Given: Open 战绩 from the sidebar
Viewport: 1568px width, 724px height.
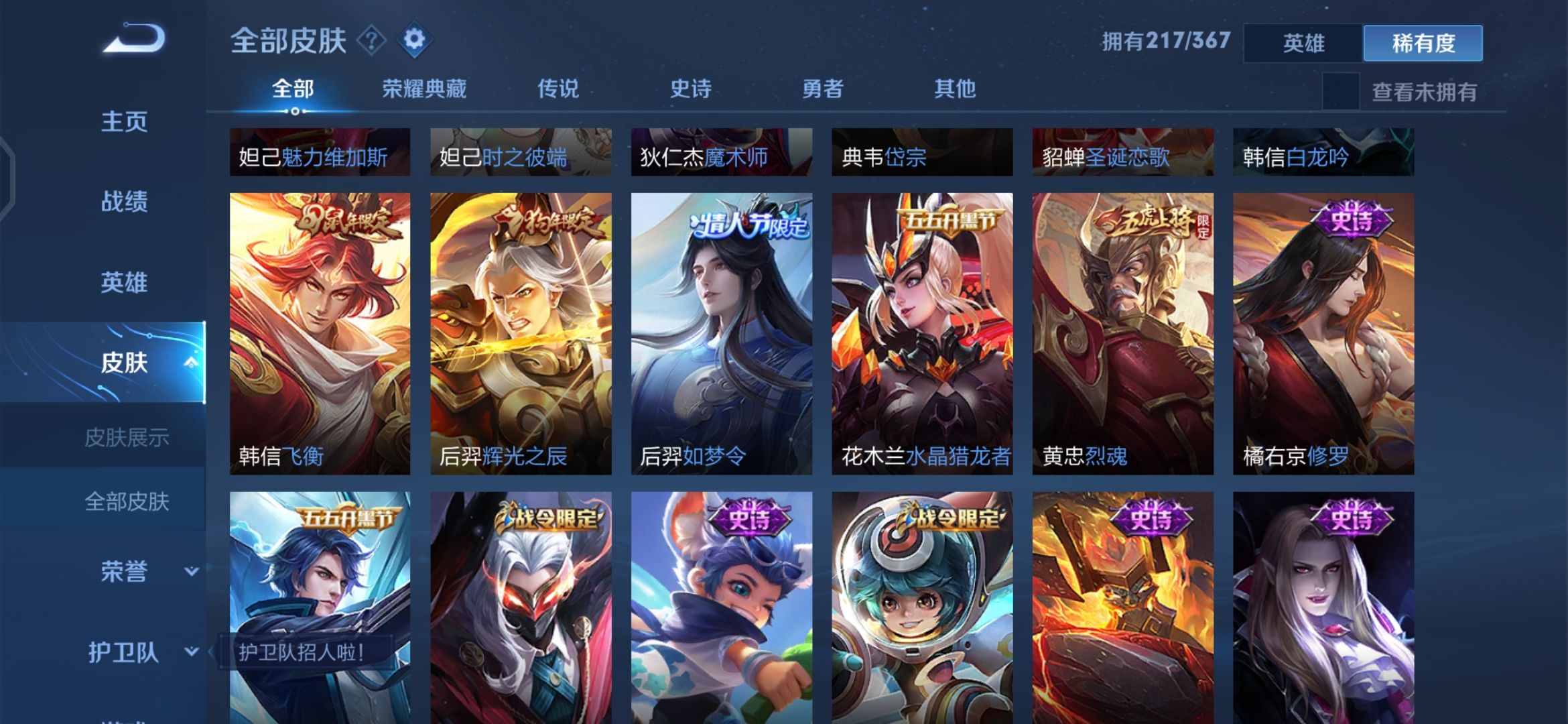Looking at the screenshot, I should [x=125, y=202].
